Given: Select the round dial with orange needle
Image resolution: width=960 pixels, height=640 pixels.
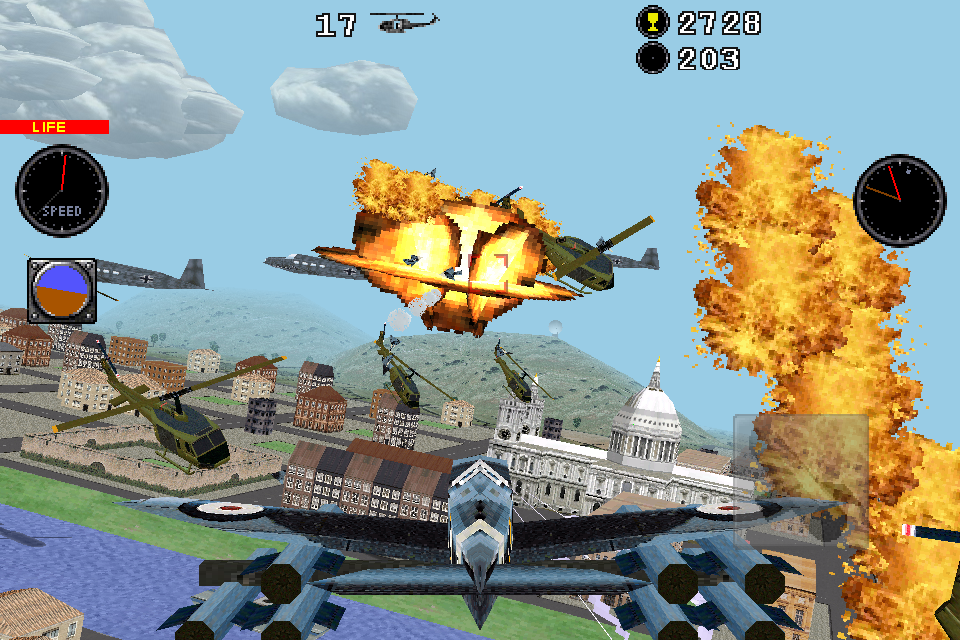Looking at the screenshot, I should tap(899, 200).
